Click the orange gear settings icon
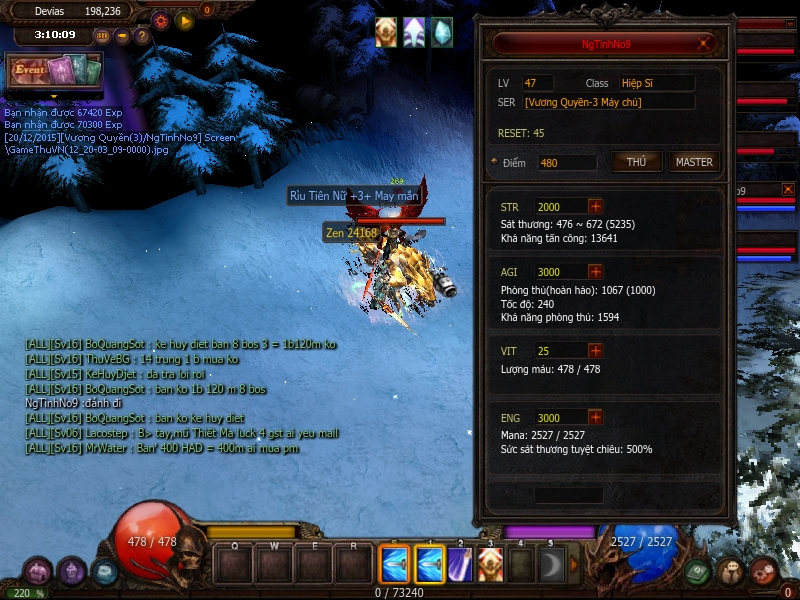800x600 pixels. pyautogui.click(x=161, y=20)
